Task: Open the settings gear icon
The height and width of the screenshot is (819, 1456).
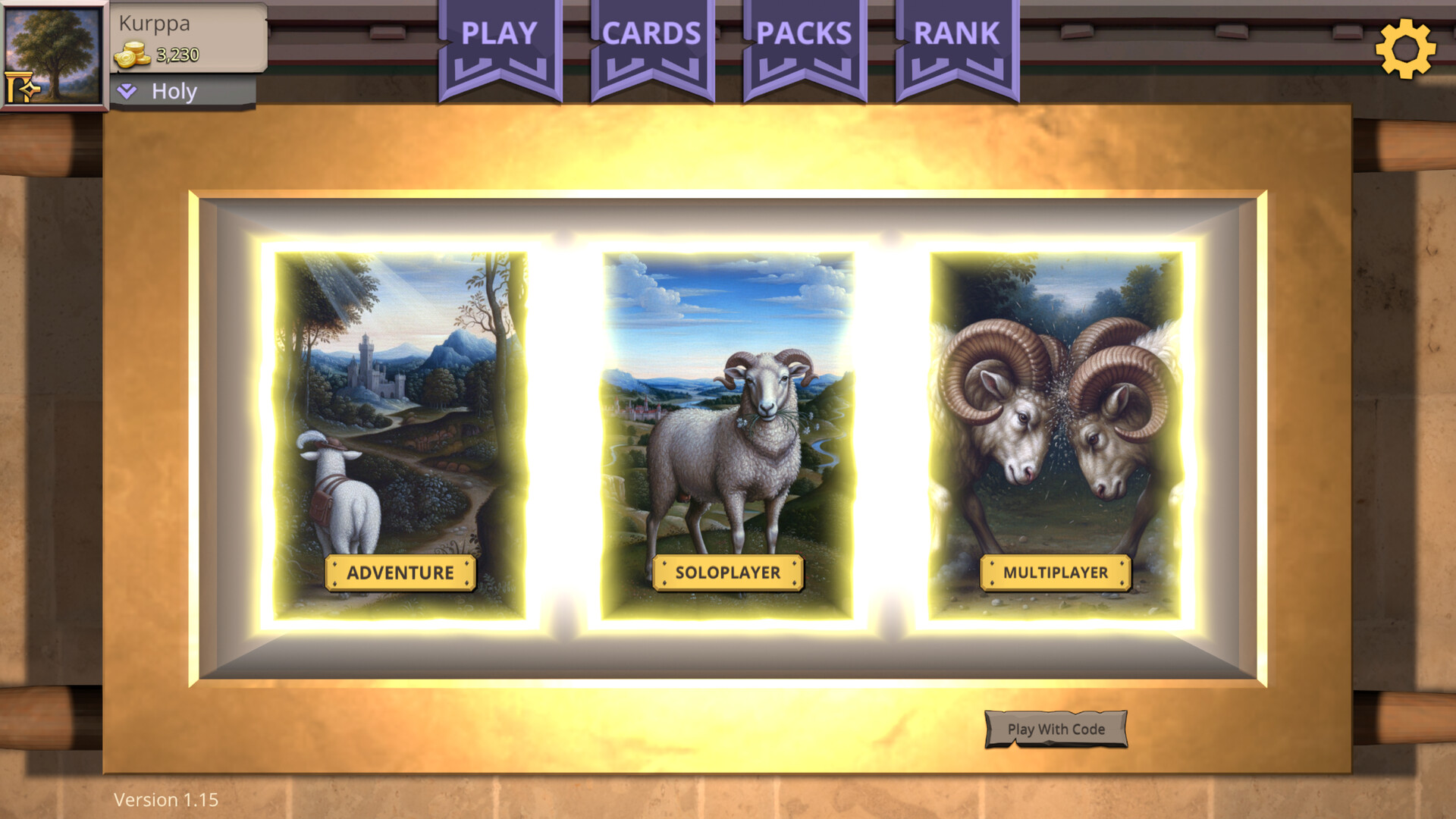Action: click(x=1407, y=50)
